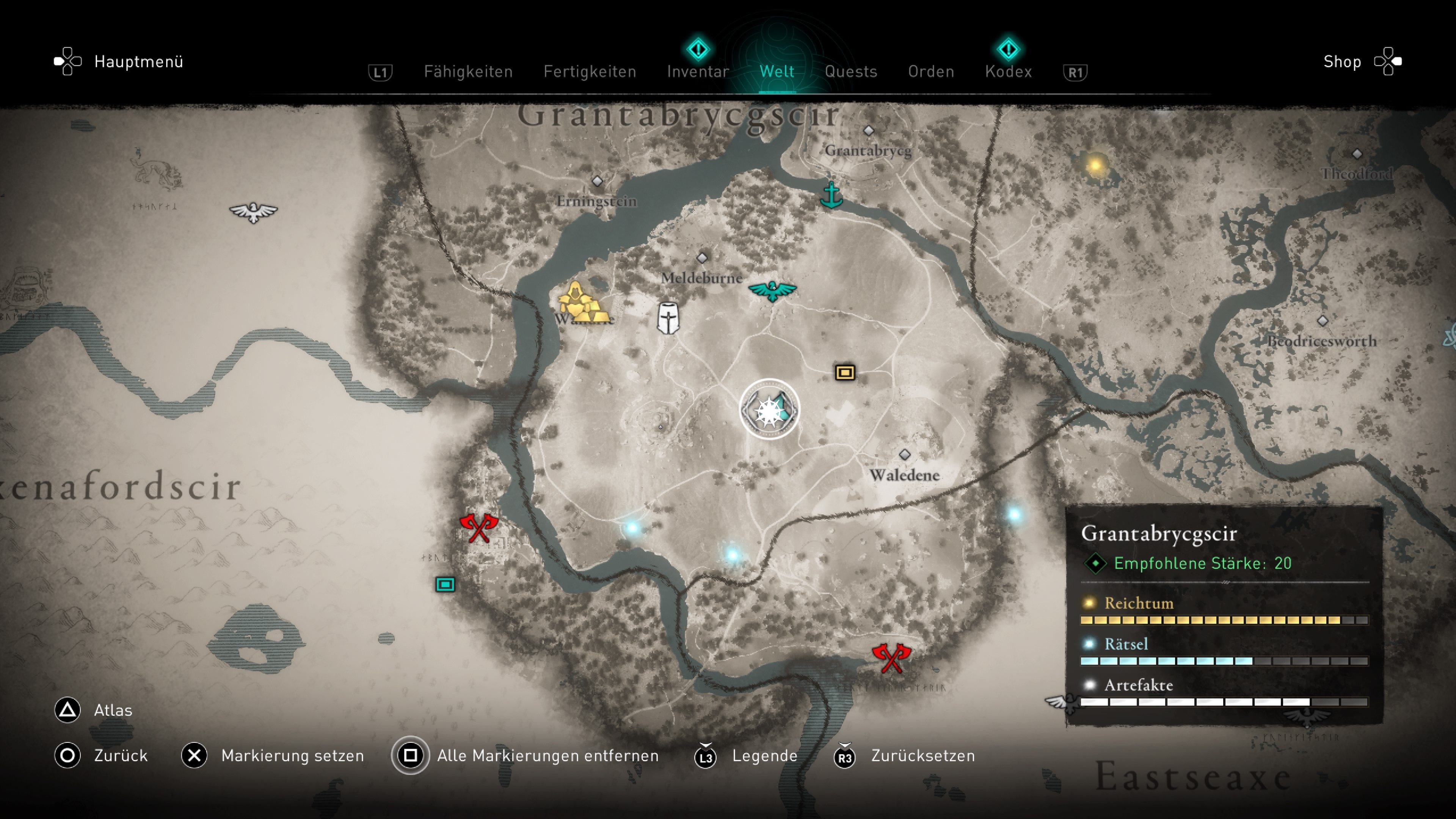Click the teal synchronization eagle marker near Meldeburne
This screenshot has width=1456, height=819.
[x=772, y=290]
